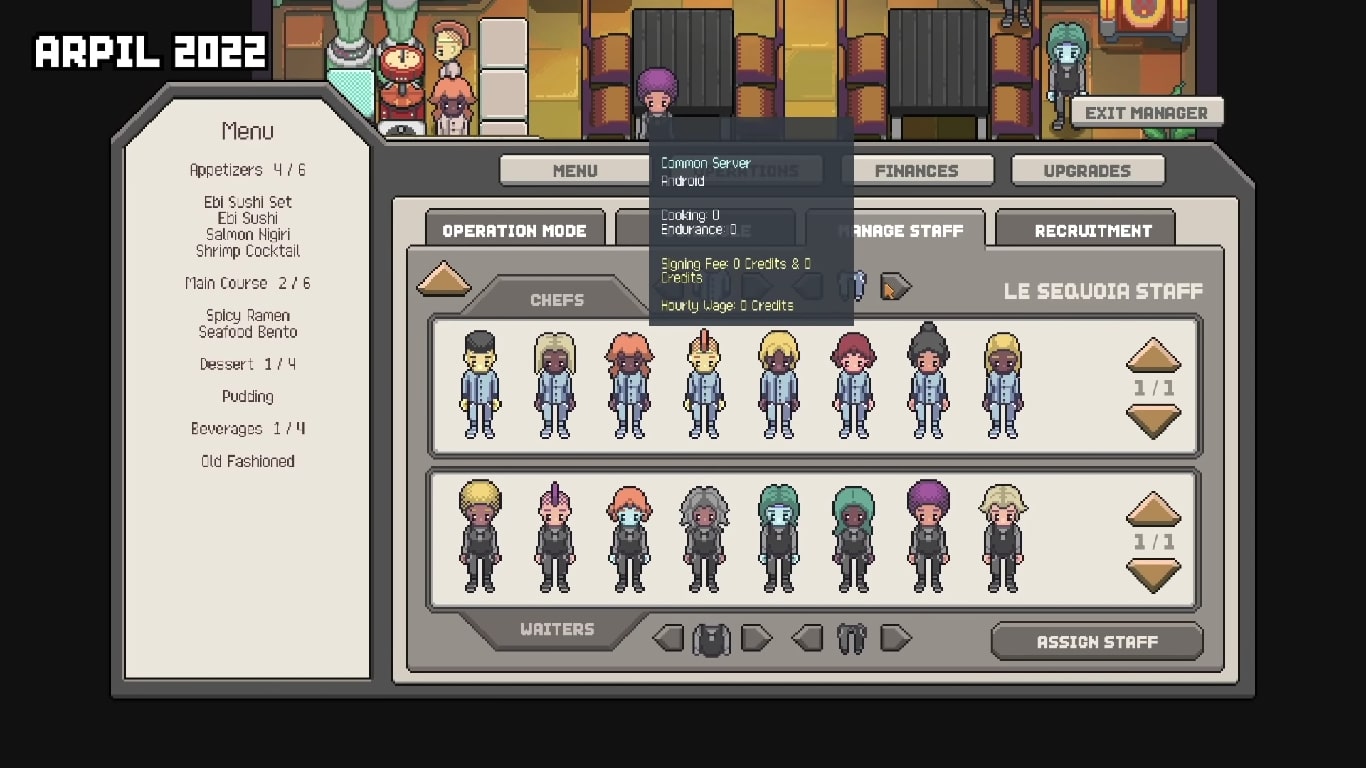
Task: Click the previous arrow for waiter shirt
Action: click(667, 638)
